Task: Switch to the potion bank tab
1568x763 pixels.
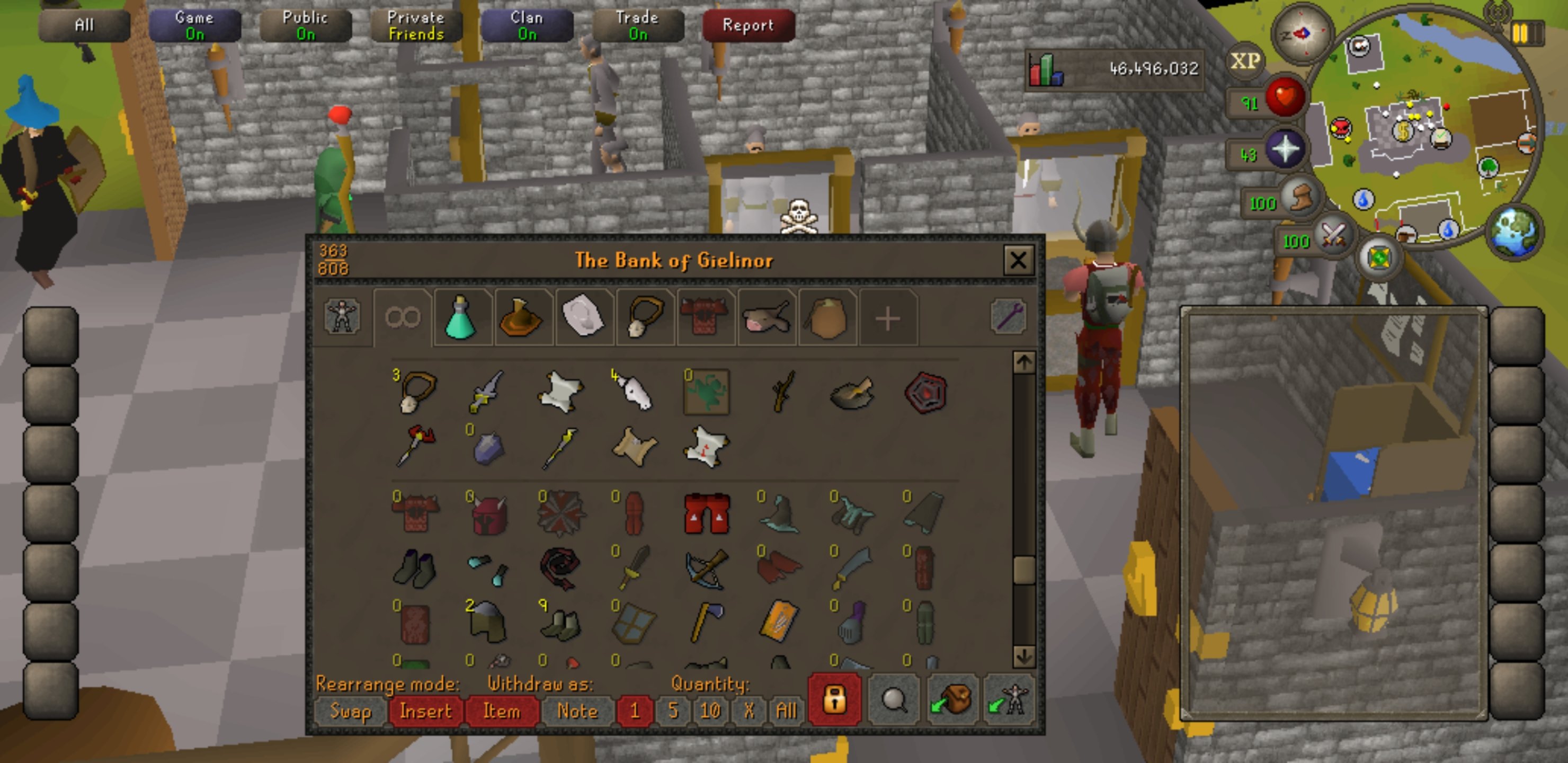Action: [461, 318]
